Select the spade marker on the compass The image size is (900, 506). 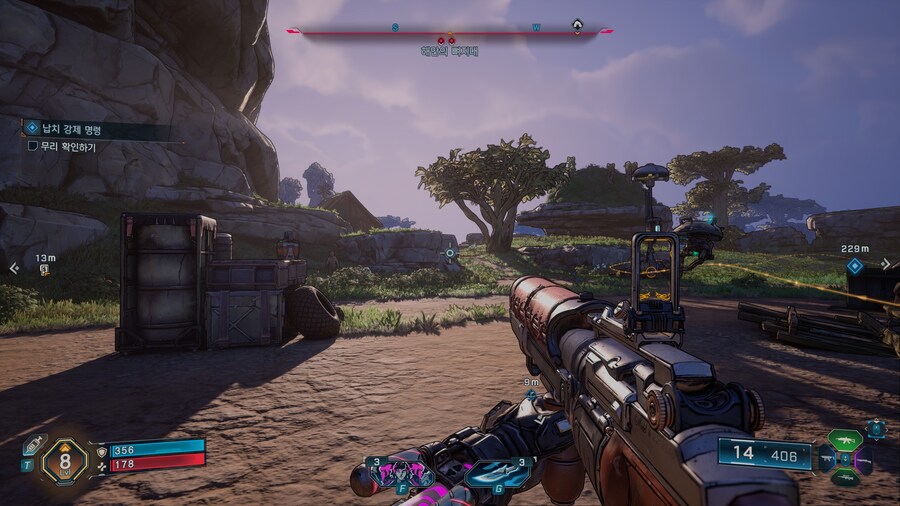(577, 25)
